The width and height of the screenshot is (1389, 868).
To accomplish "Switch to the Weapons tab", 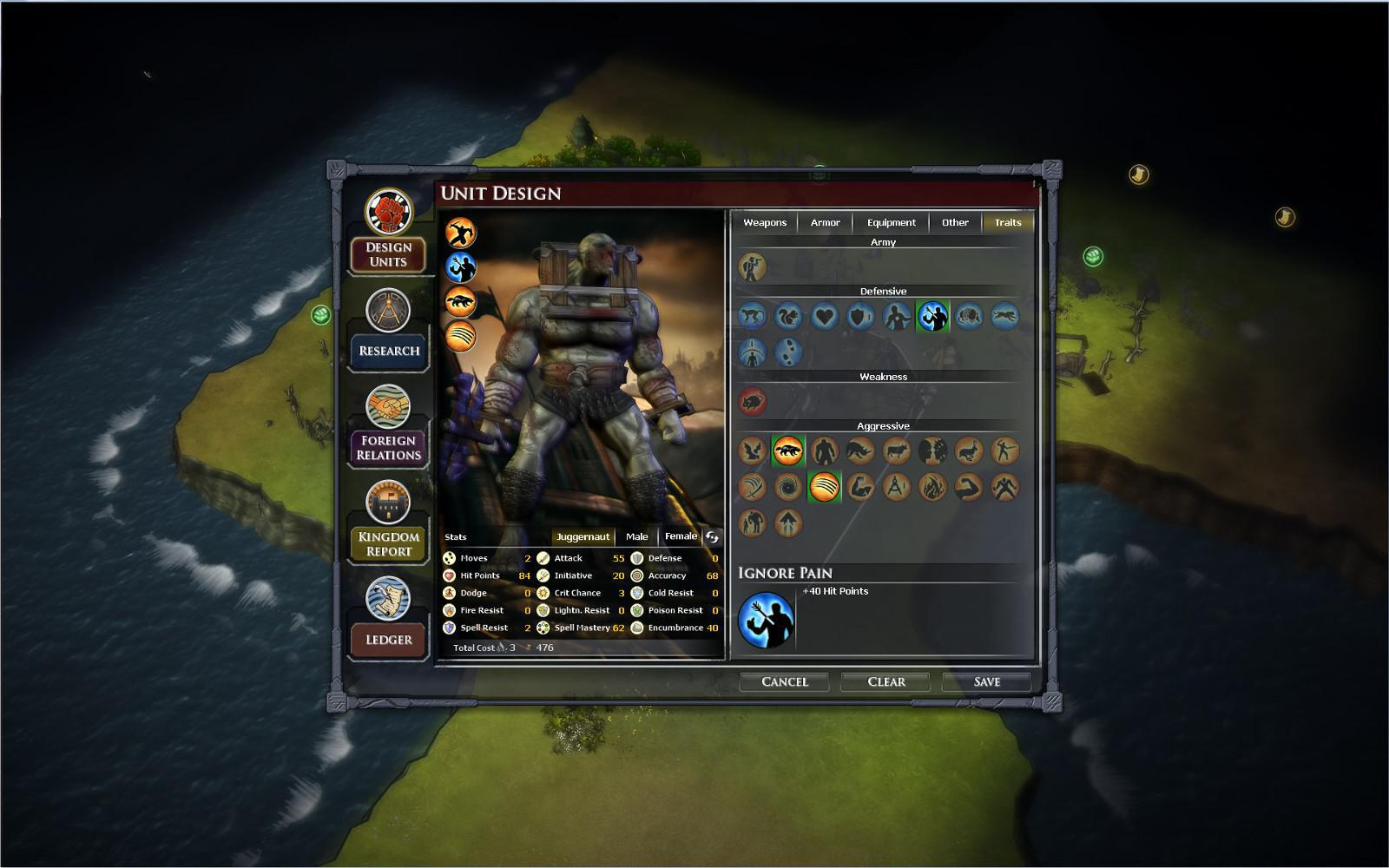I will click(765, 222).
